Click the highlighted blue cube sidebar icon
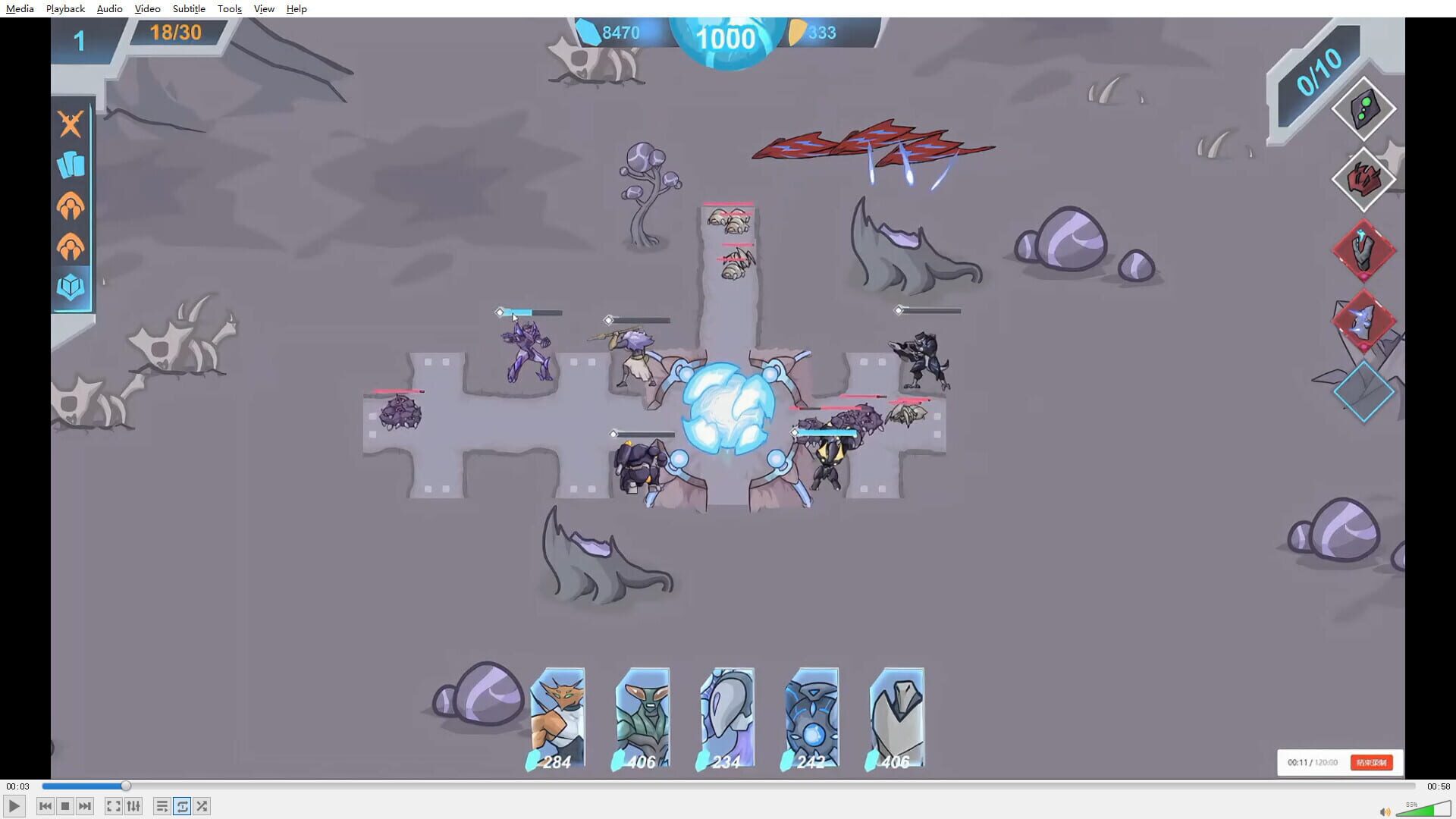This screenshot has width=1456, height=819. coord(71,288)
